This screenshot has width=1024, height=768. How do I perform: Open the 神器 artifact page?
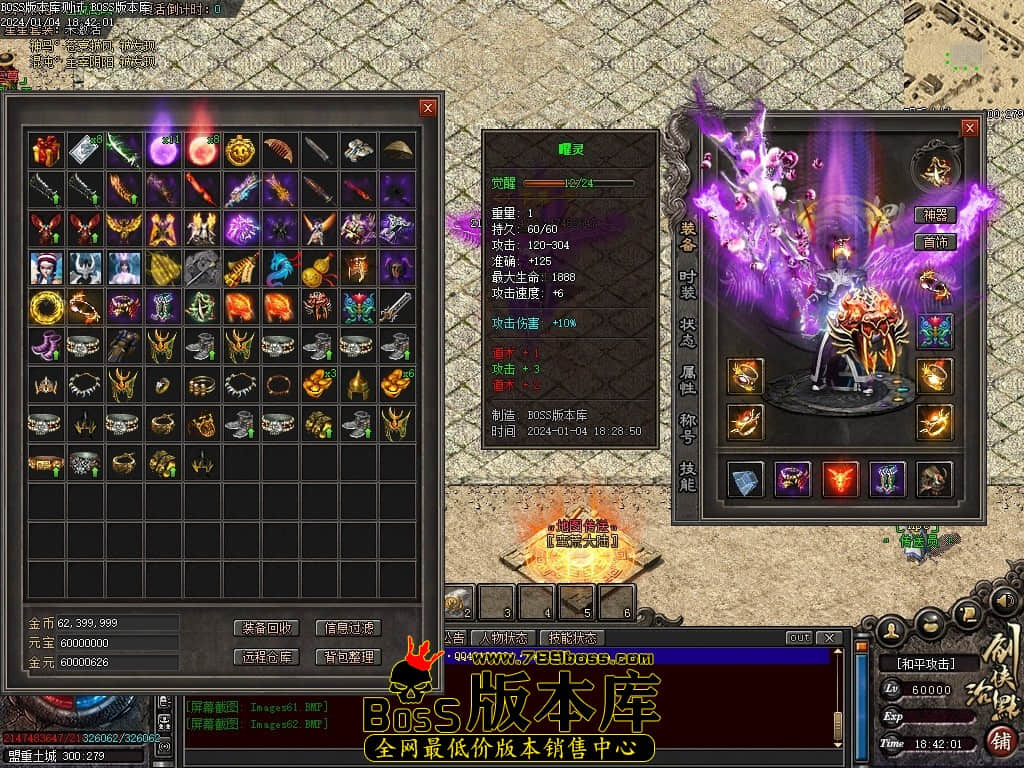935,215
